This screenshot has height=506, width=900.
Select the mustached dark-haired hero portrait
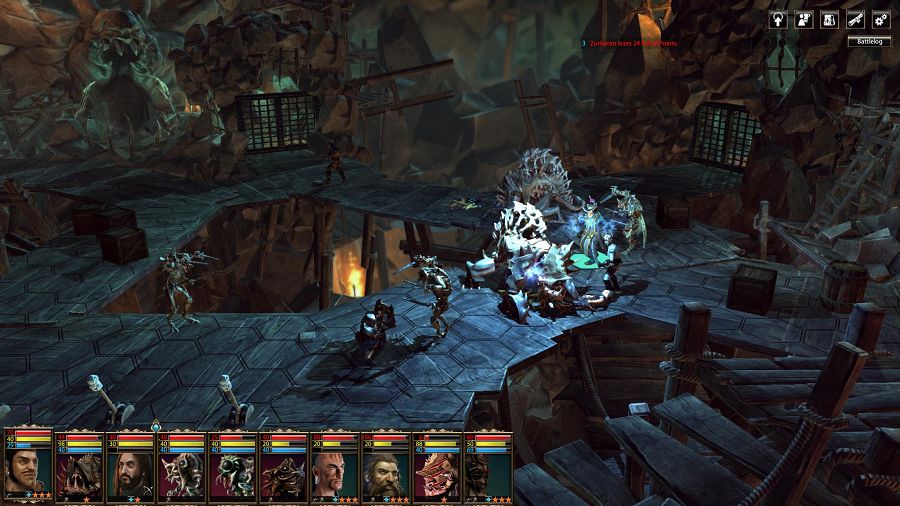(x=28, y=472)
